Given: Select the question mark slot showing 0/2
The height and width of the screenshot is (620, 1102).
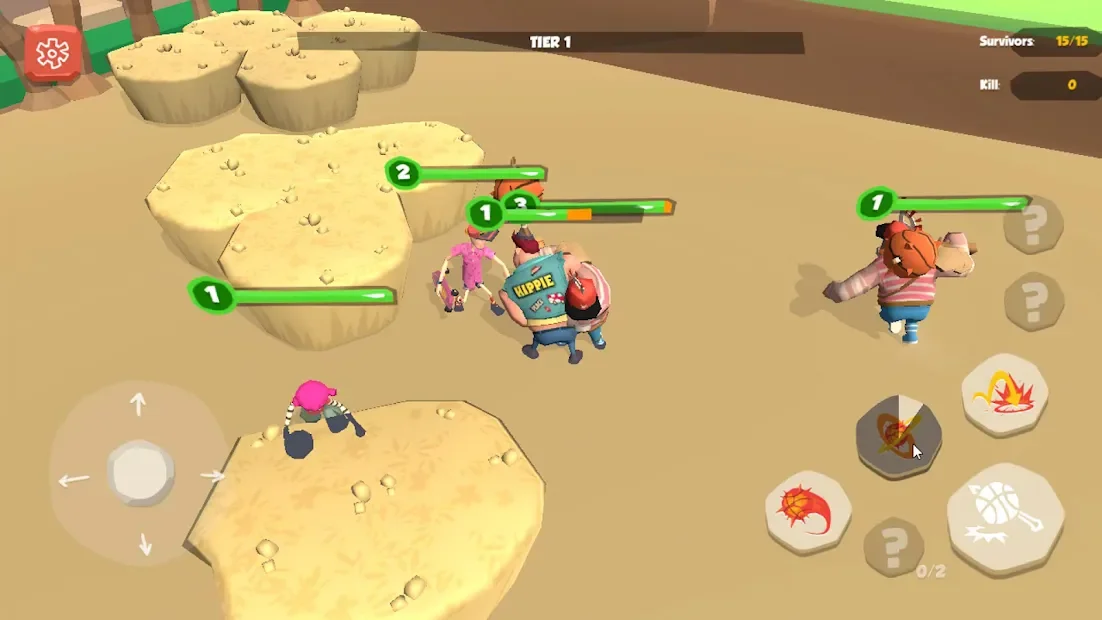Looking at the screenshot, I should coord(893,546).
